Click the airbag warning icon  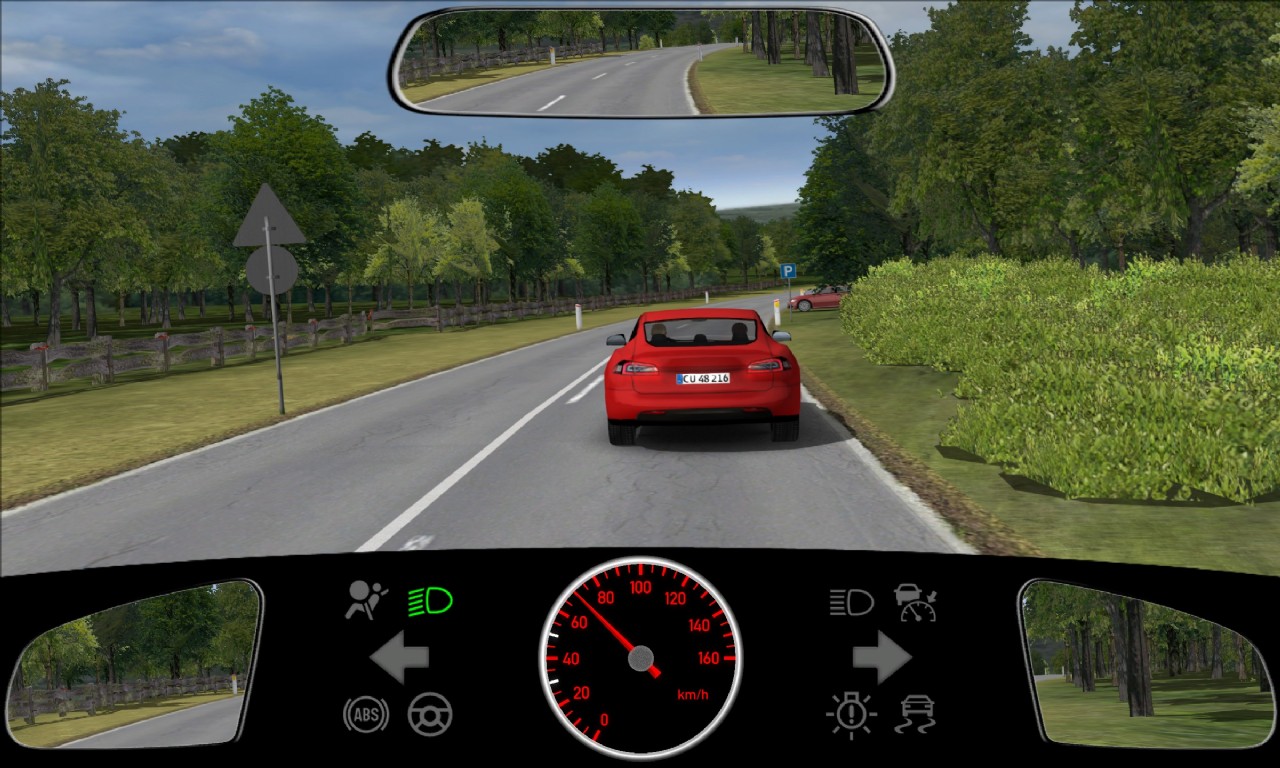(x=365, y=601)
